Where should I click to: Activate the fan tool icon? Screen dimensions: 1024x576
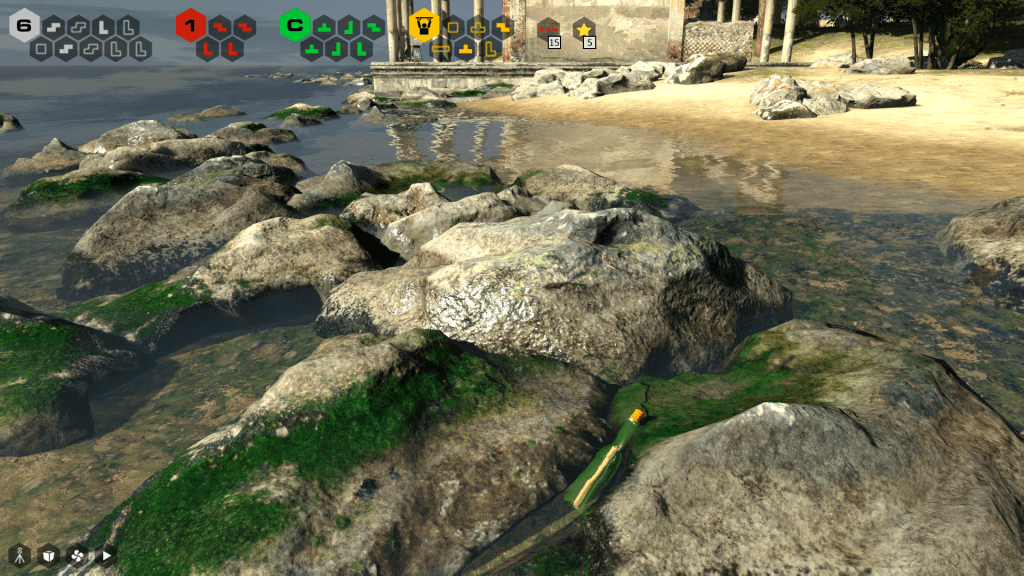click(x=77, y=555)
